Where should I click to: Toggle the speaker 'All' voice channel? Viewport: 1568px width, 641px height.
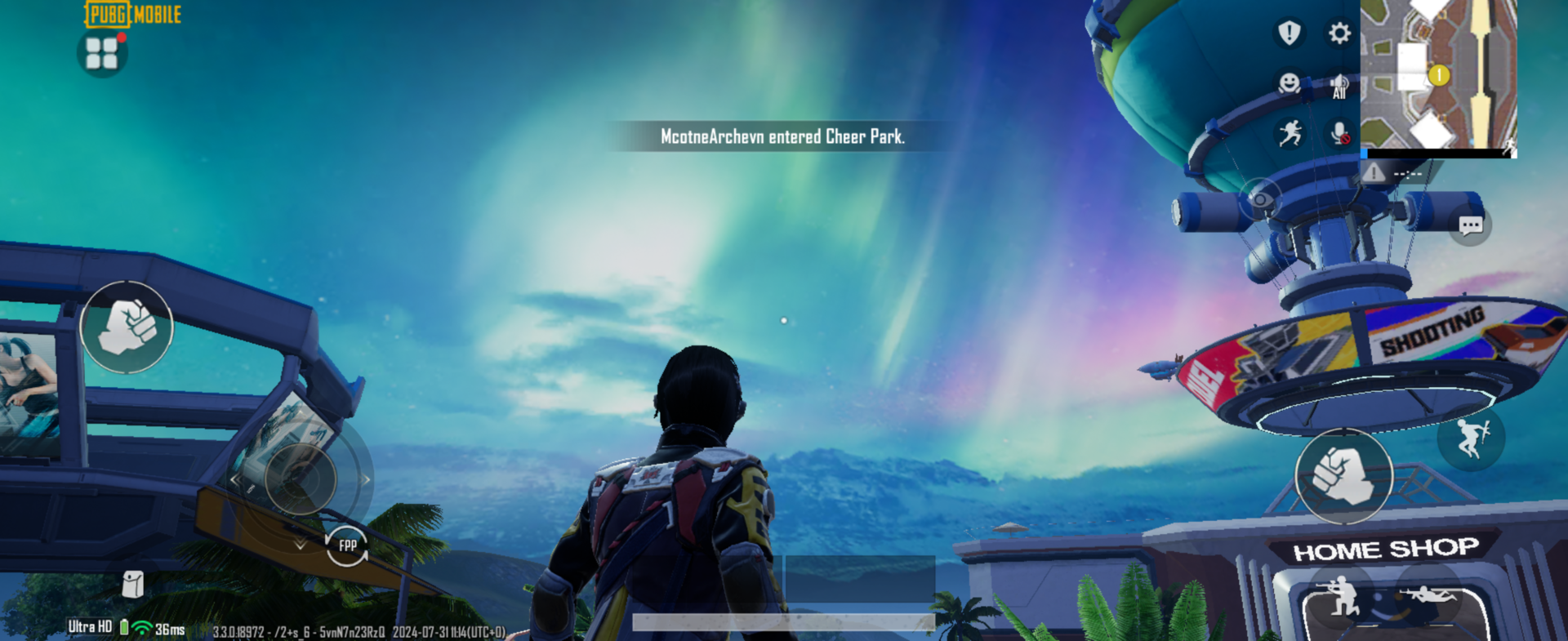click(x=1339, y=85)
